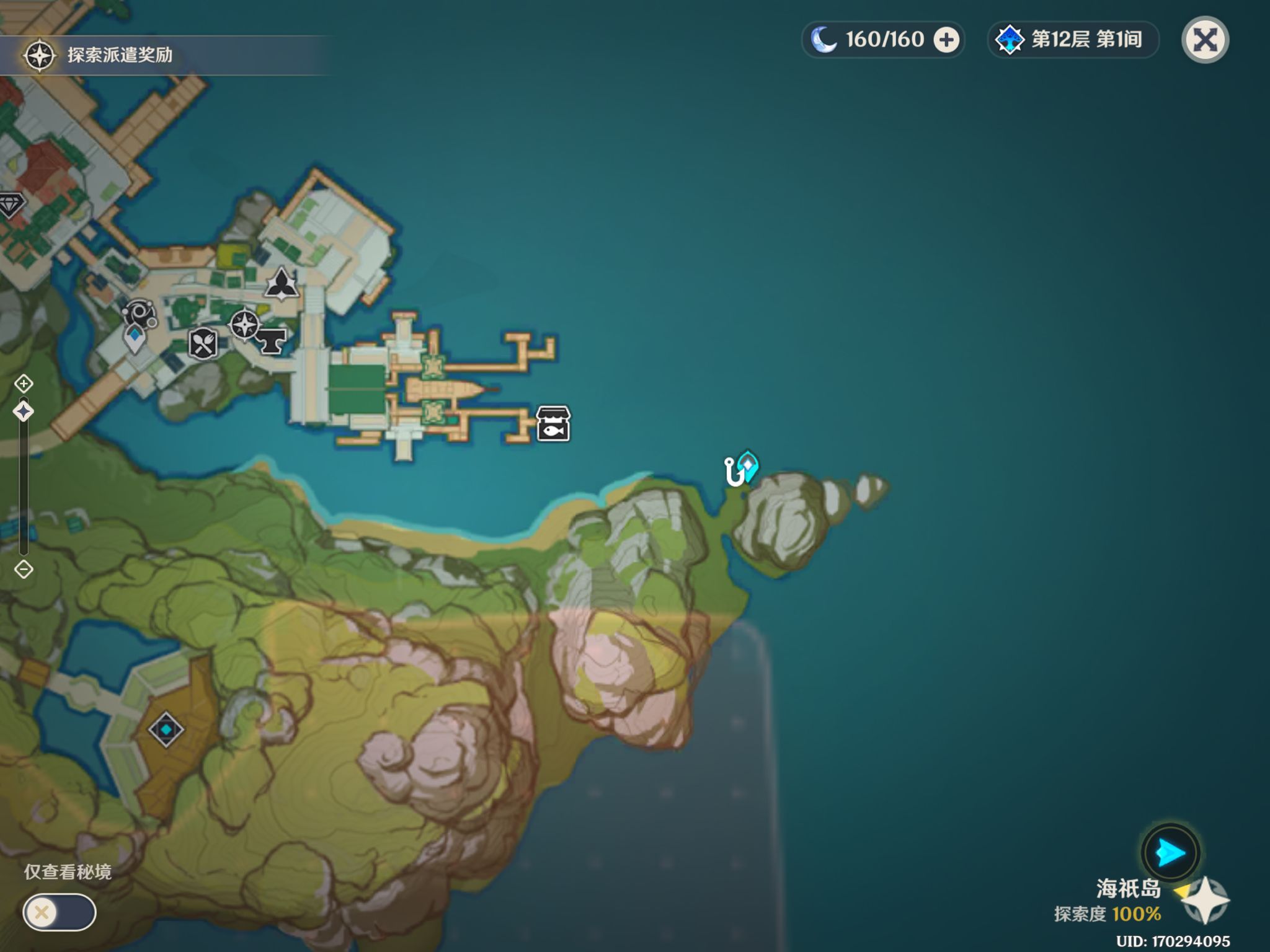
Task: Select the teleport waypoint pin in town
Action: 135,339
